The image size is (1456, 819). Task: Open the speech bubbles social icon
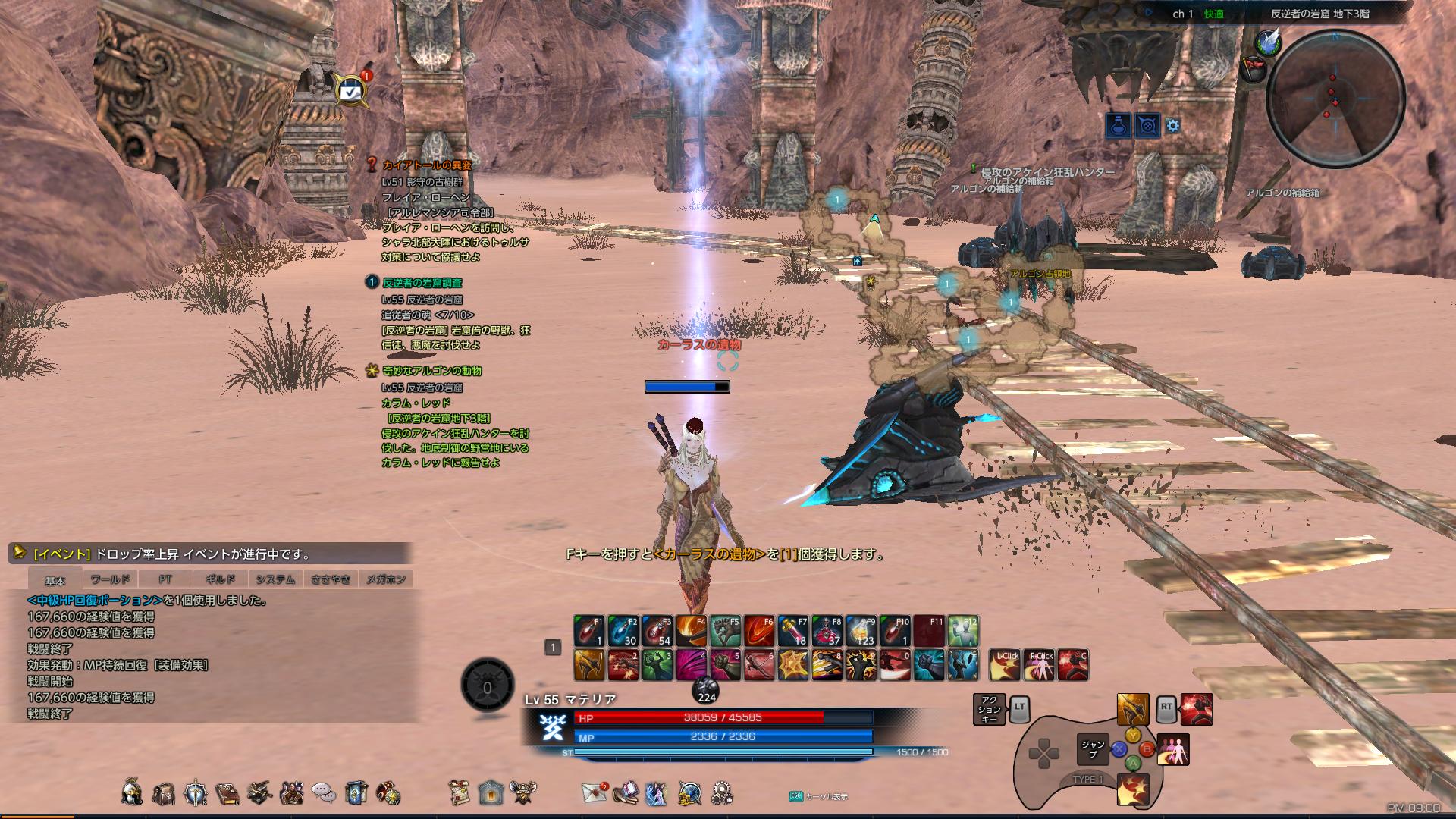[x=324, y=793]
